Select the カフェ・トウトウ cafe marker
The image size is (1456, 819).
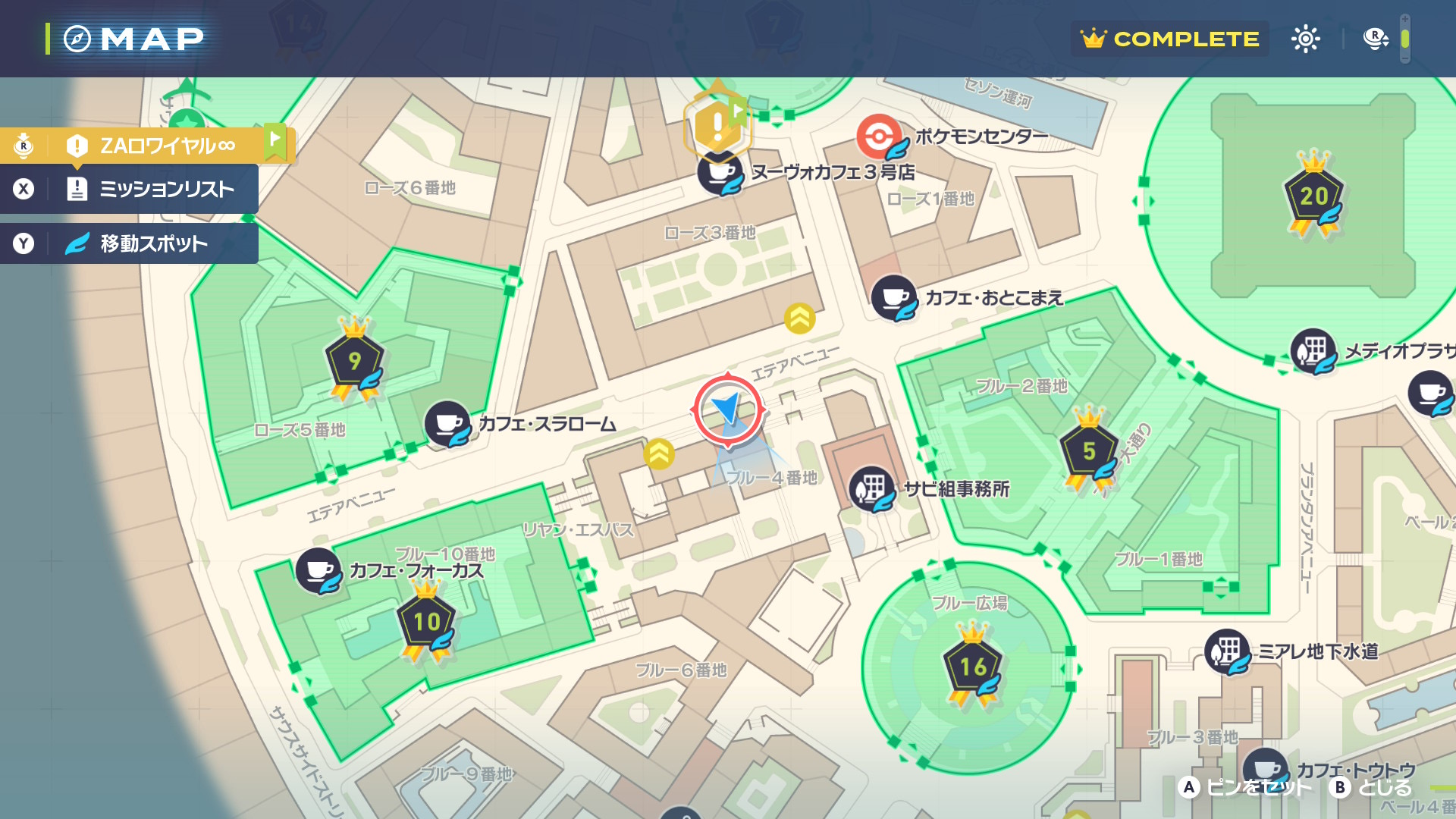(1265, 769)
